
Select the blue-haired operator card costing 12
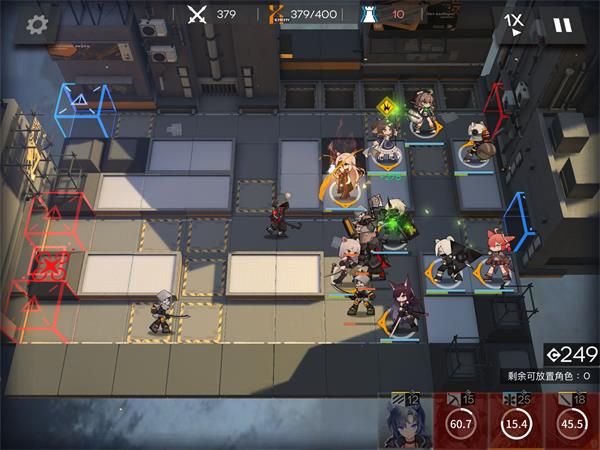404,422
